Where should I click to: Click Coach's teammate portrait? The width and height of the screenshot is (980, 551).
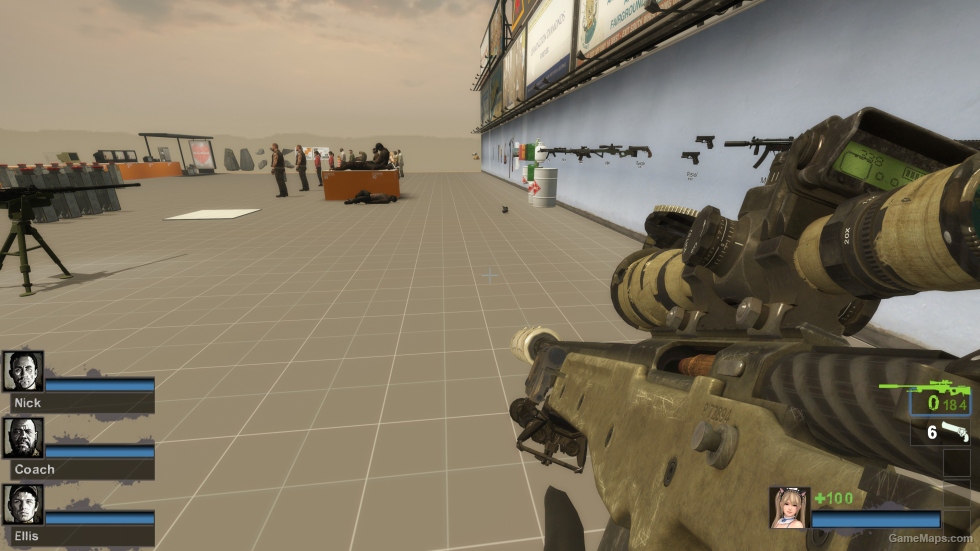pos(23,437)
